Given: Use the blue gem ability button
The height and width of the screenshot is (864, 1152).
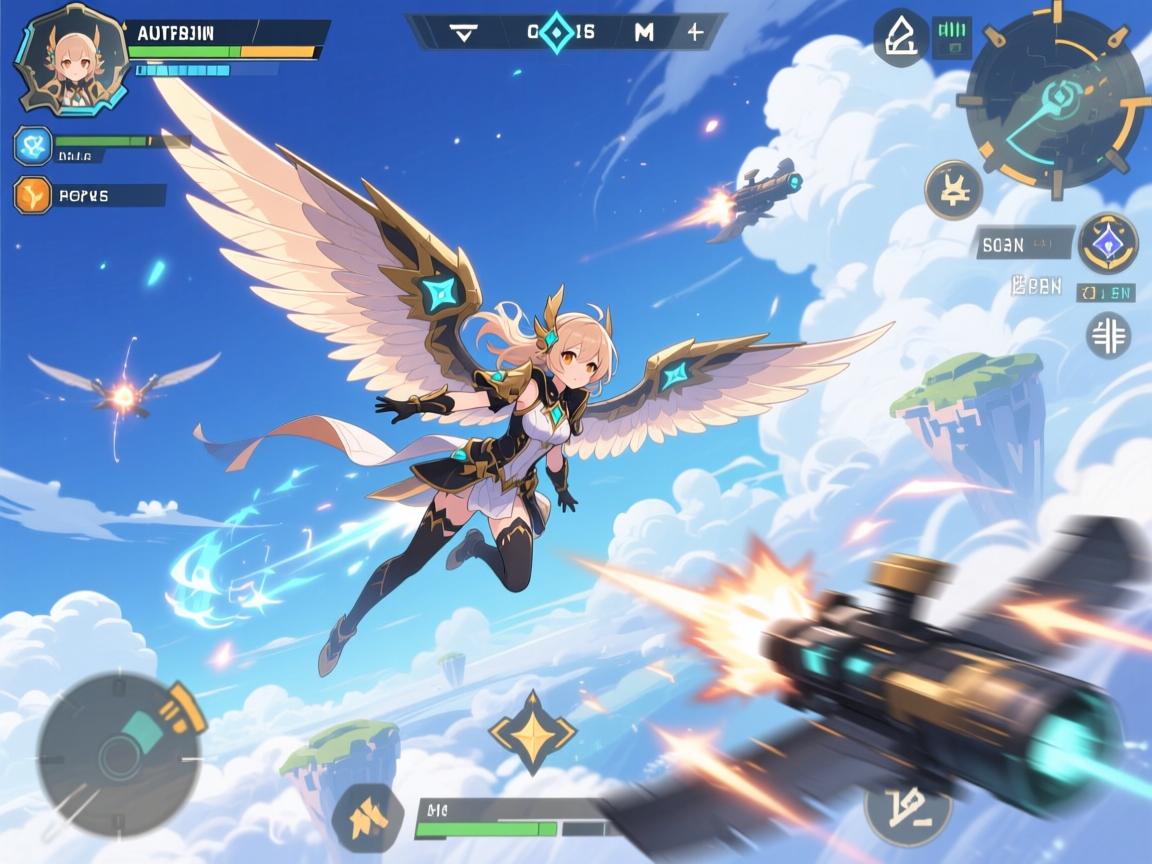Looking at the screenshot, I should tap(1108, 243).
